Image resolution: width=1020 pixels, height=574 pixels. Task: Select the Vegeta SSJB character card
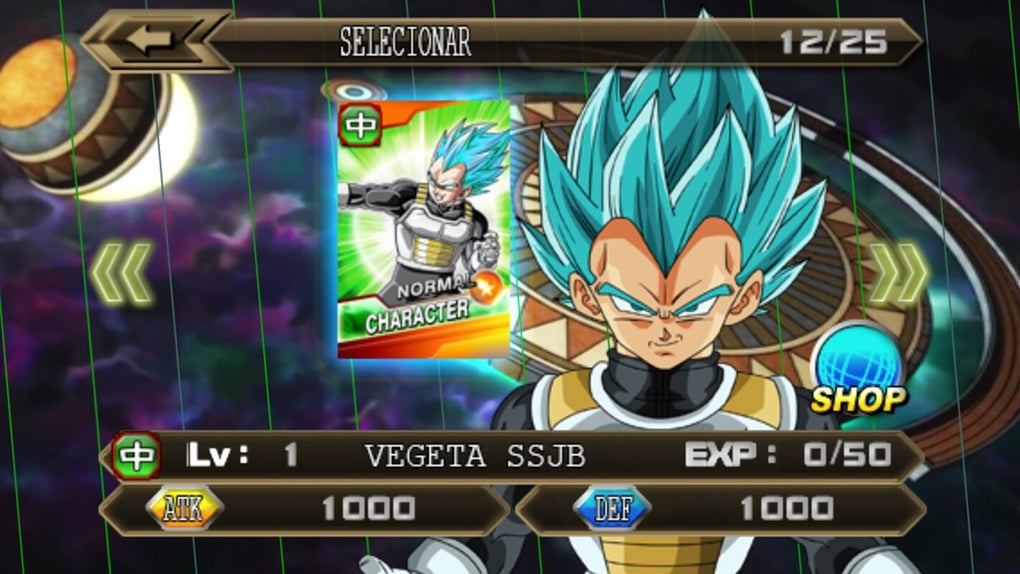click(423, 228)
